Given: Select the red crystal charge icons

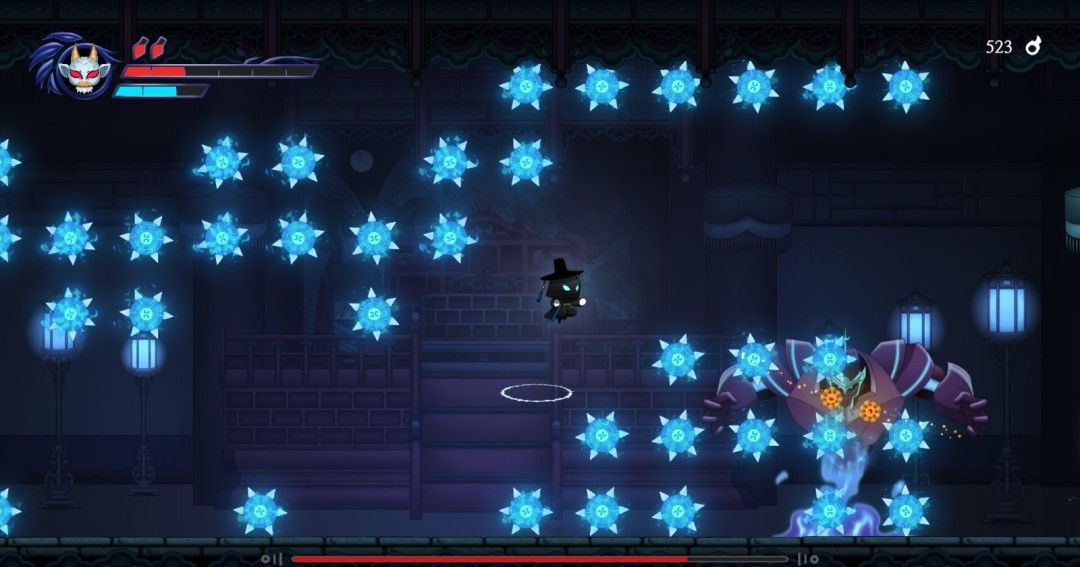Looking at the screenshot, I should (x=149, y=47).
